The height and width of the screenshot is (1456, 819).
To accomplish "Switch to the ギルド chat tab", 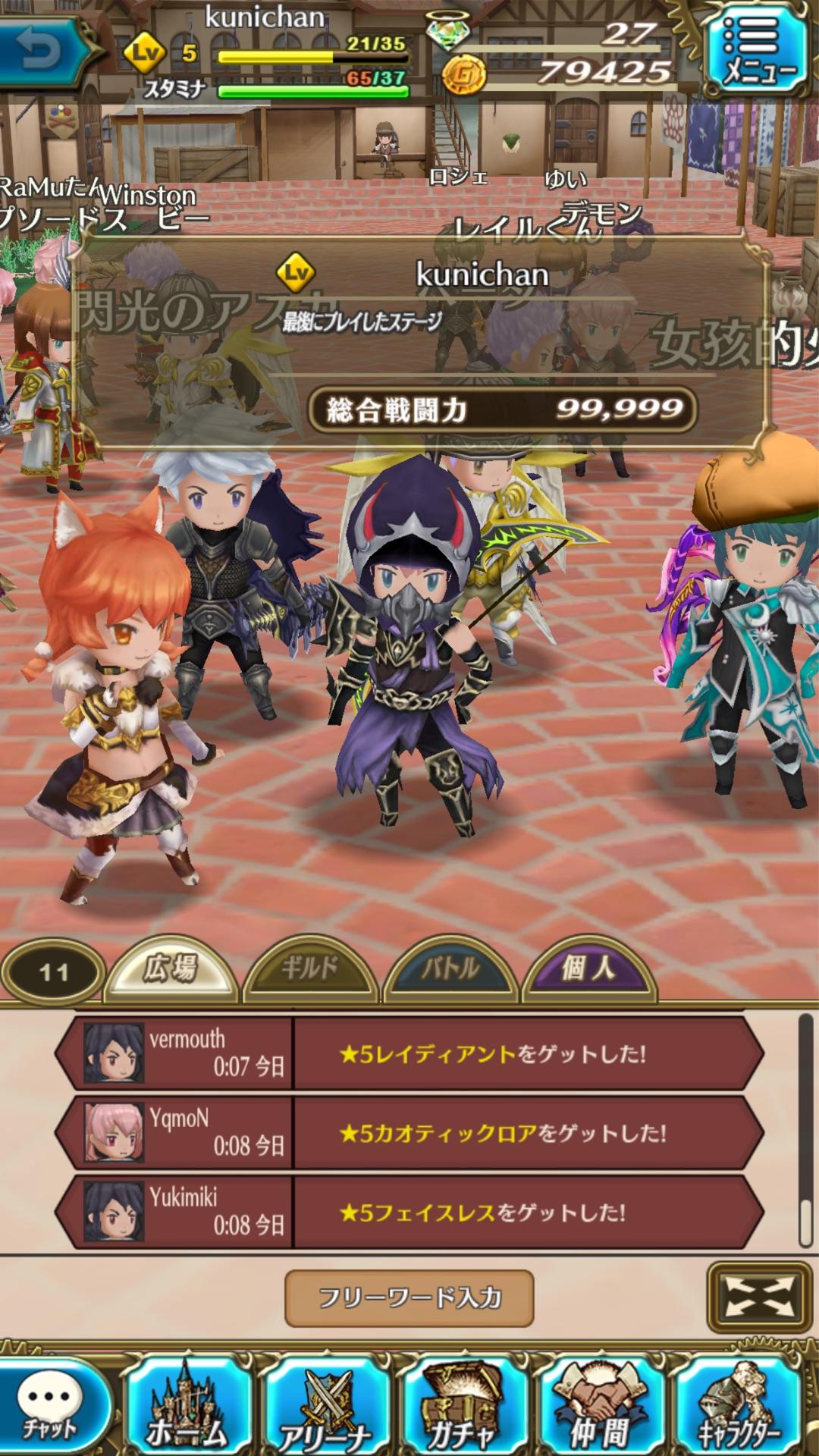I will (309, 969).
